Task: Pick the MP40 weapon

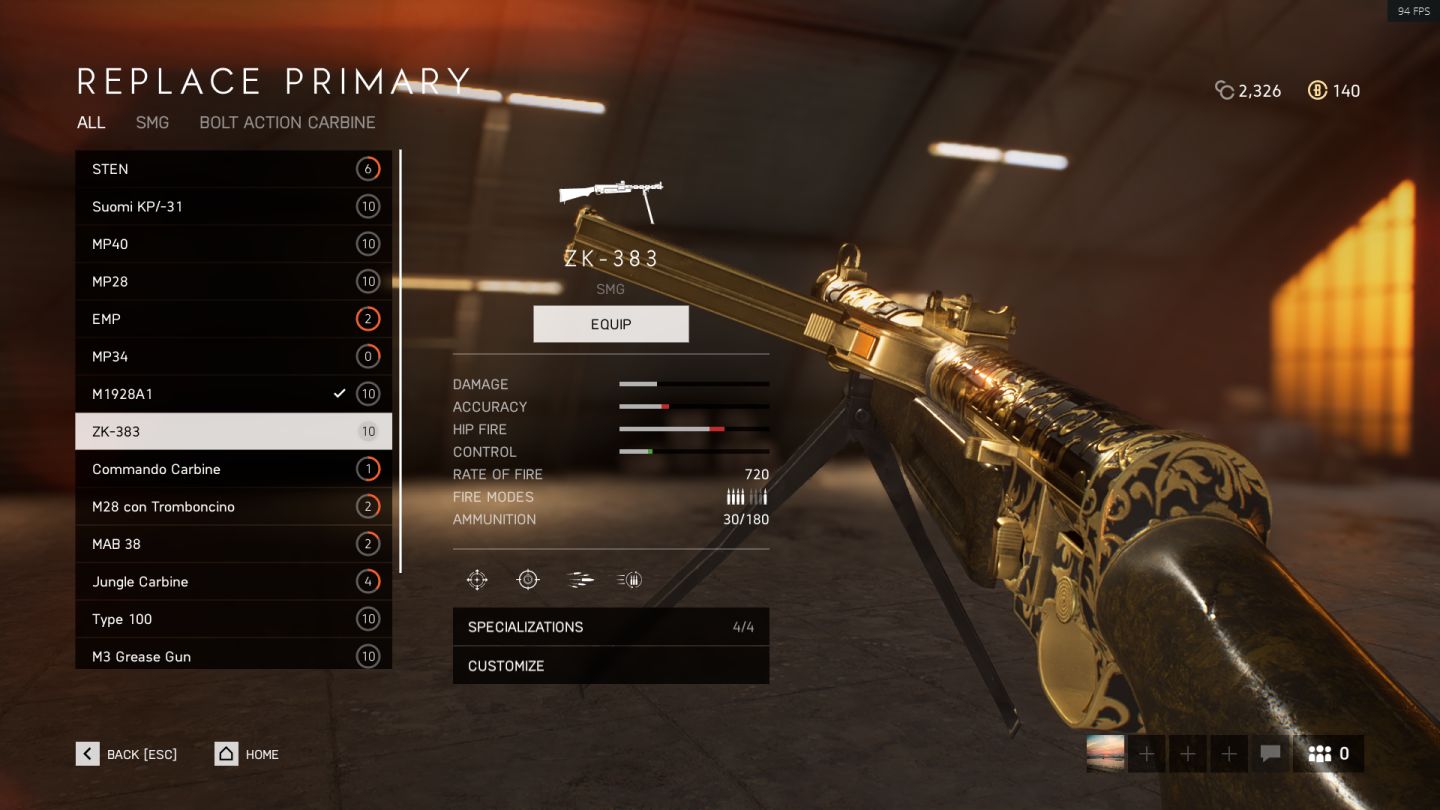Action: pos(233,244)
